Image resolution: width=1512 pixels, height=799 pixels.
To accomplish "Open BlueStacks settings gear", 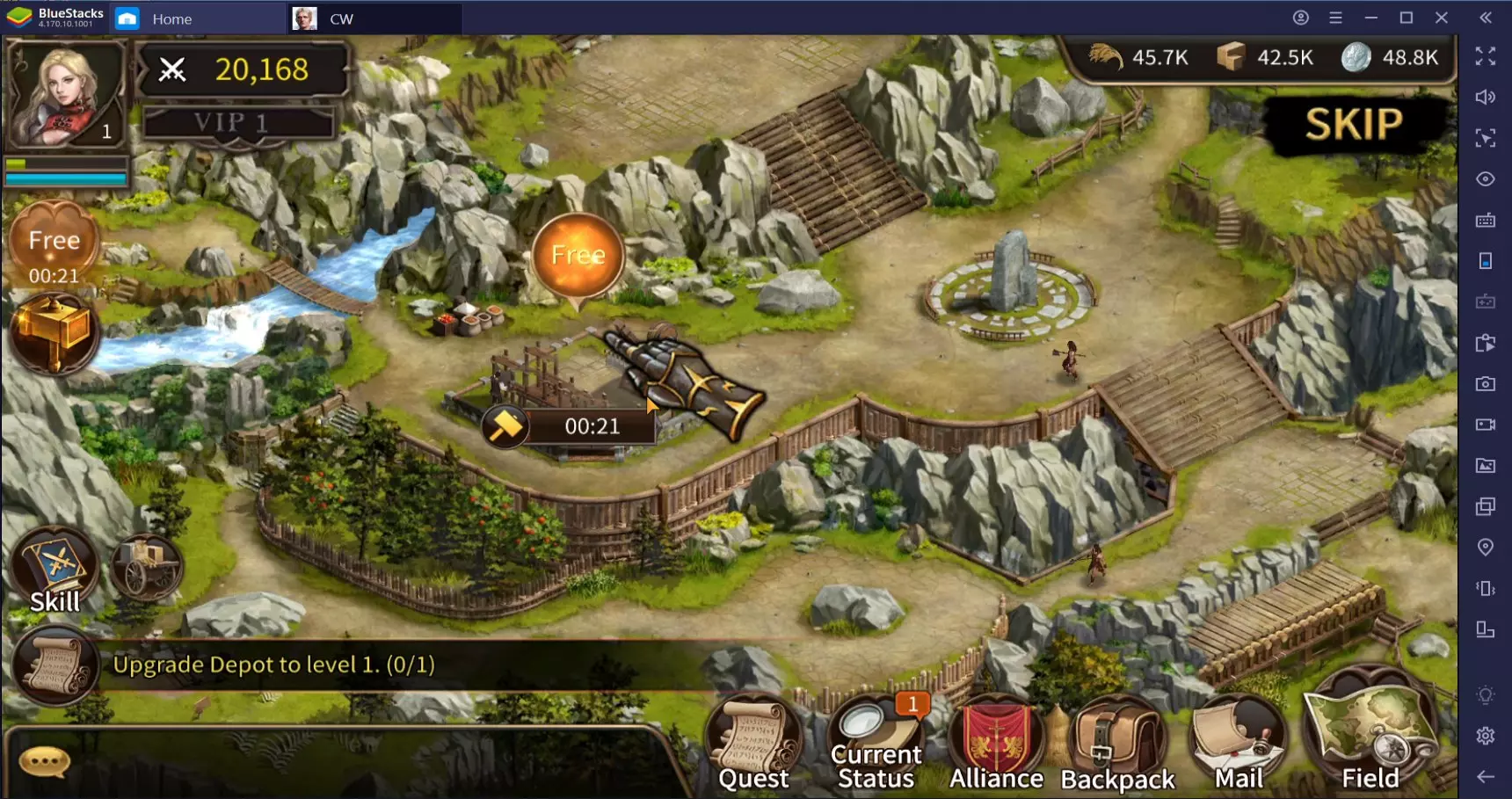I will coord(1486,736).
